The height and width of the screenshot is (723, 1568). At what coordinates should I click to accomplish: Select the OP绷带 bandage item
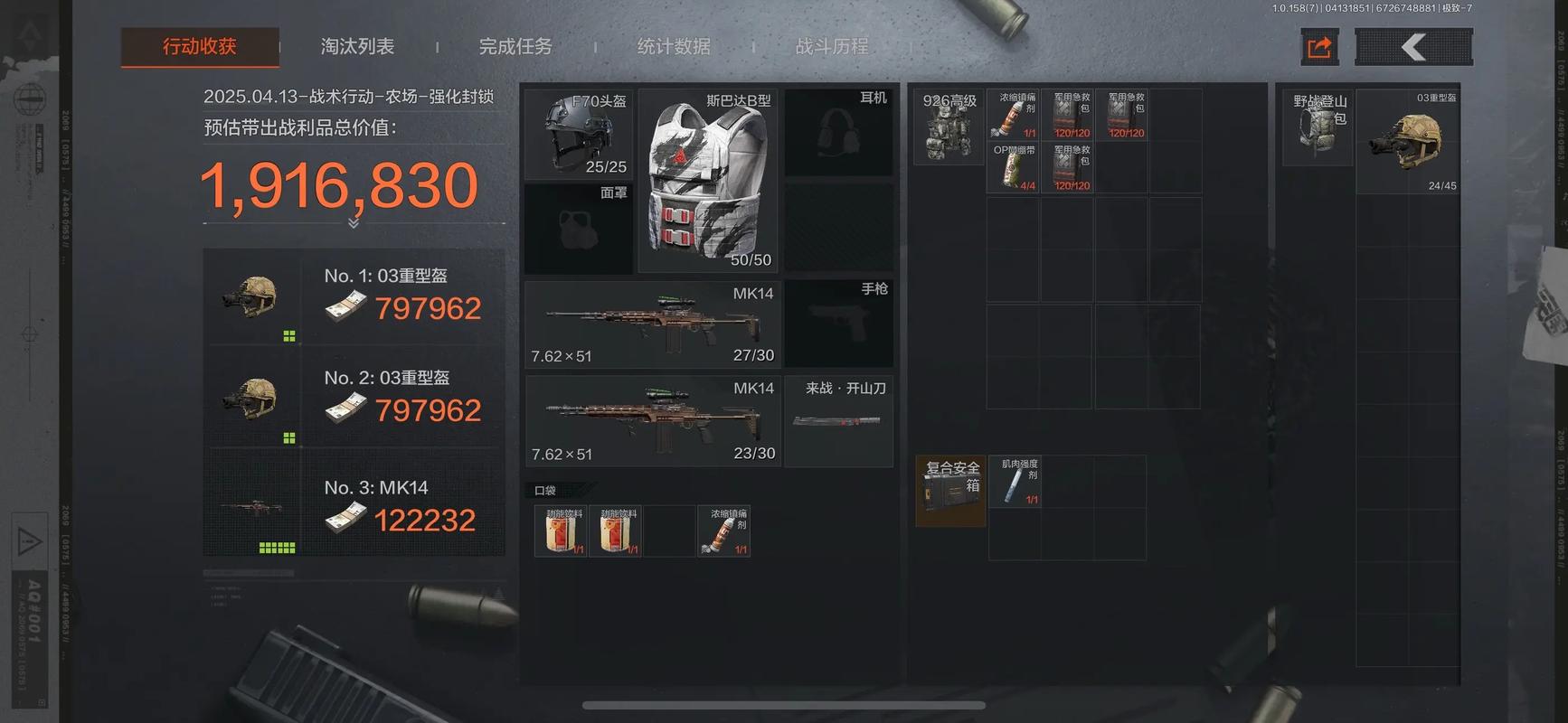(x=1014, y=167)
